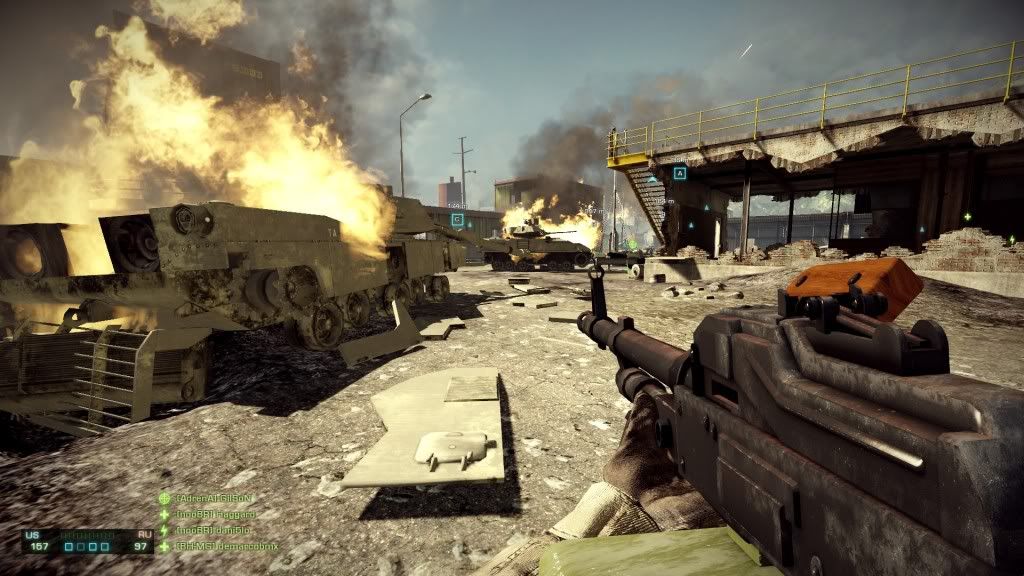Select the objective A flag marker
The image size is (1024, 576).
click(680, 173)
